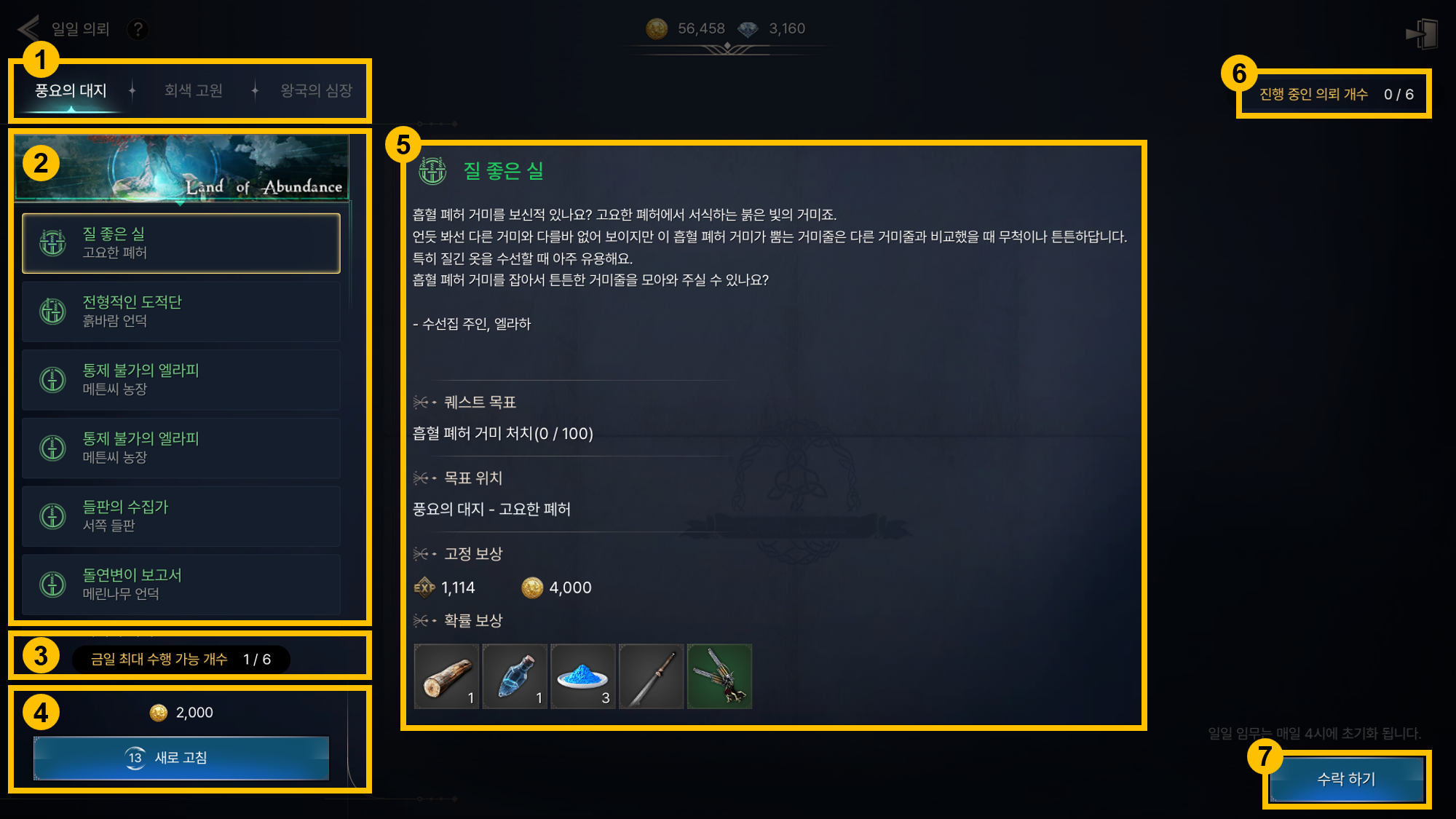The image size is (1456, 819).
Task: Choose the 풍요의 대지 tab
Action: [71, 91]
